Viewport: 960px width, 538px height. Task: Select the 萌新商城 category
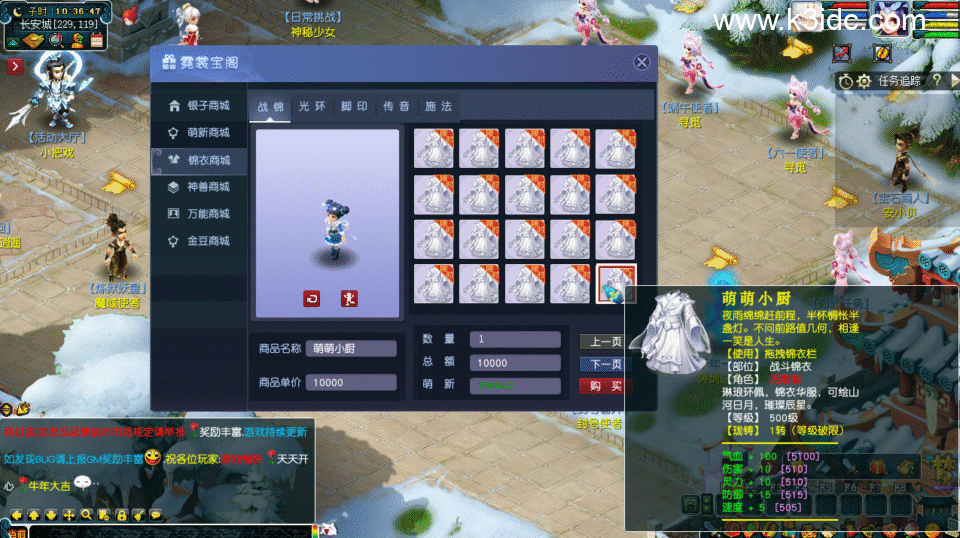(x=199, y=133)
